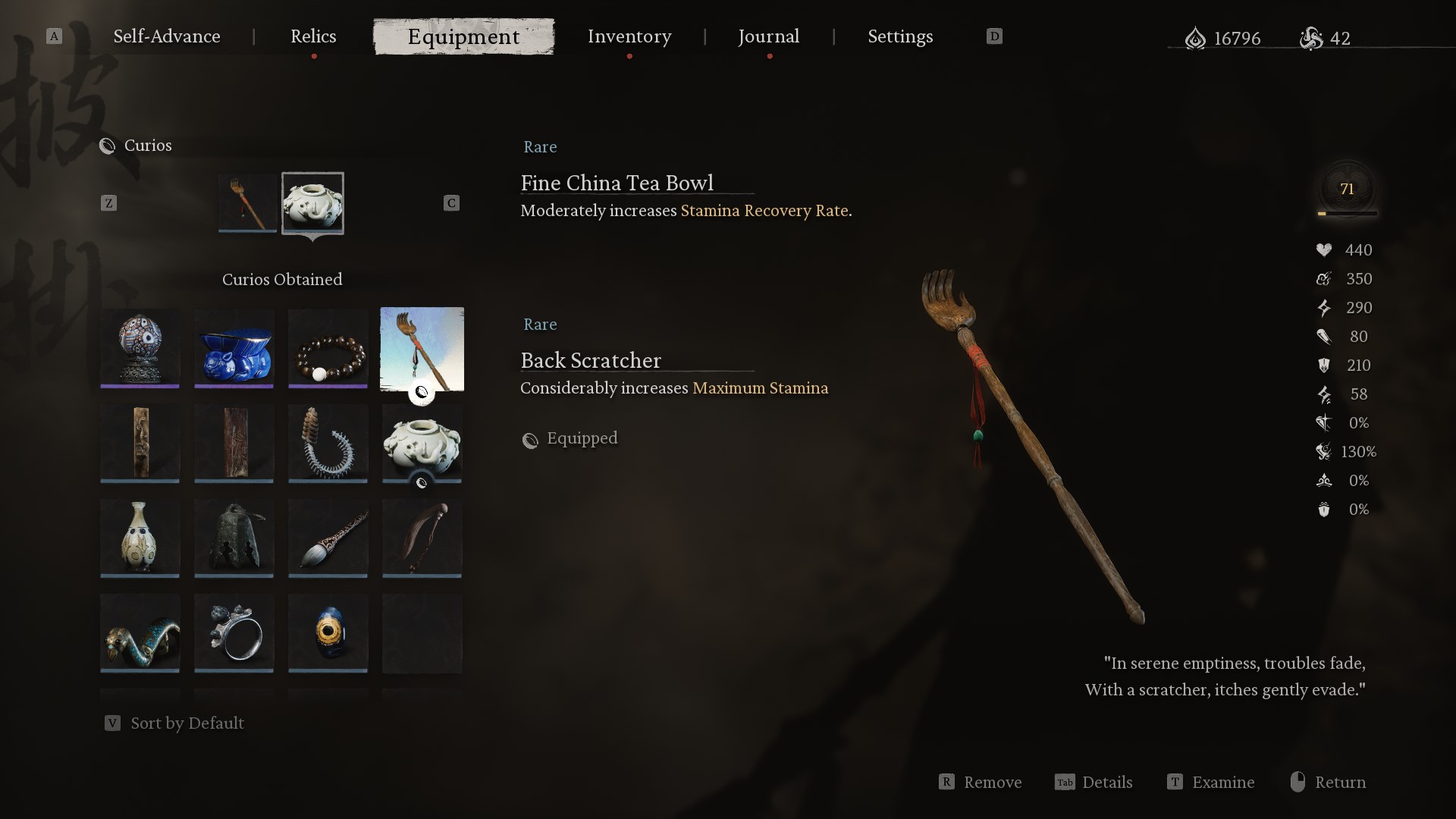The height and width of the screenshot is (819, 1456).
Task: Open the Journal tab
Action: 769,36
